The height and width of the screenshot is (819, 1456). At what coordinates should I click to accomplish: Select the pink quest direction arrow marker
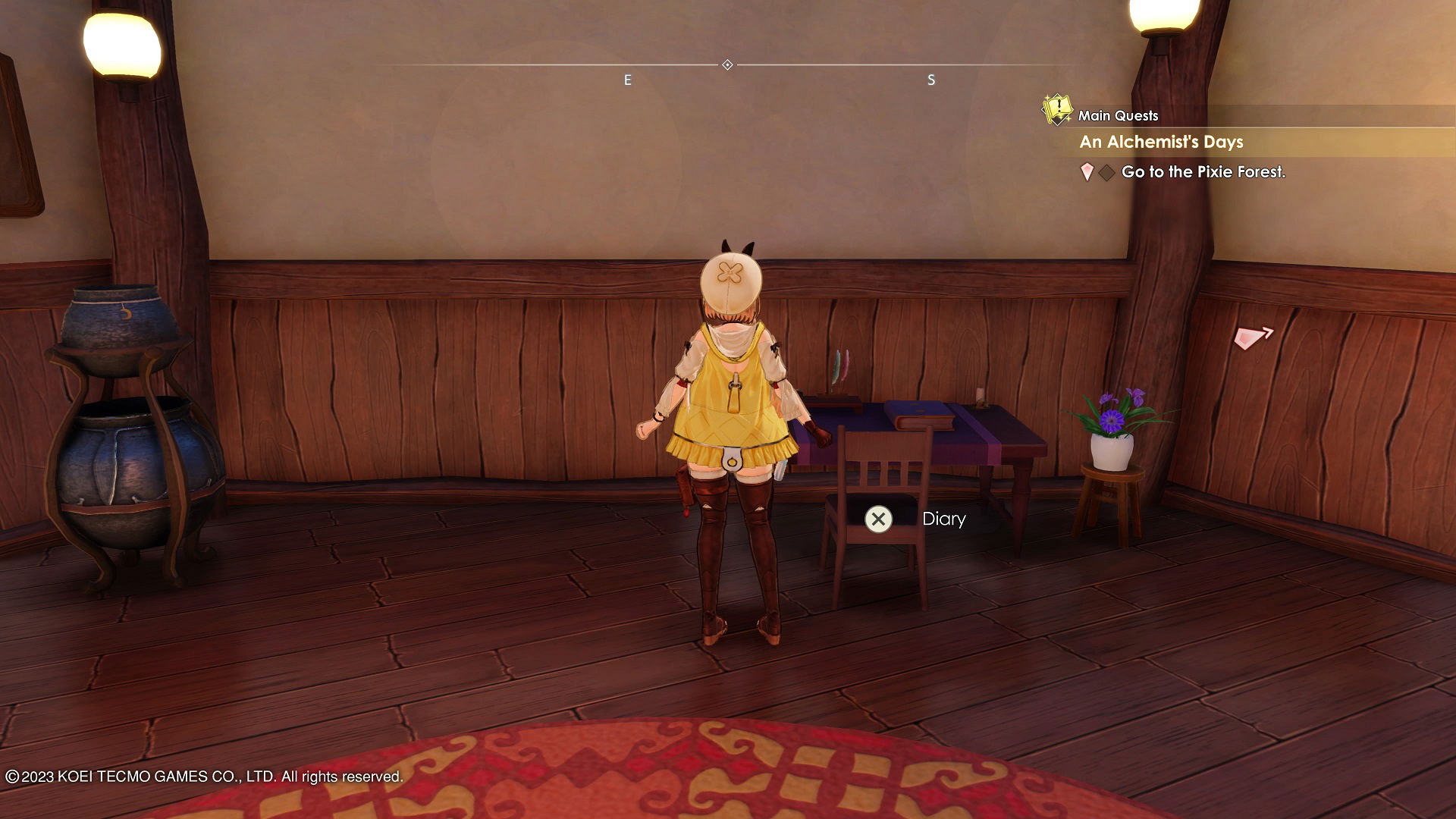click(1252, 337)
